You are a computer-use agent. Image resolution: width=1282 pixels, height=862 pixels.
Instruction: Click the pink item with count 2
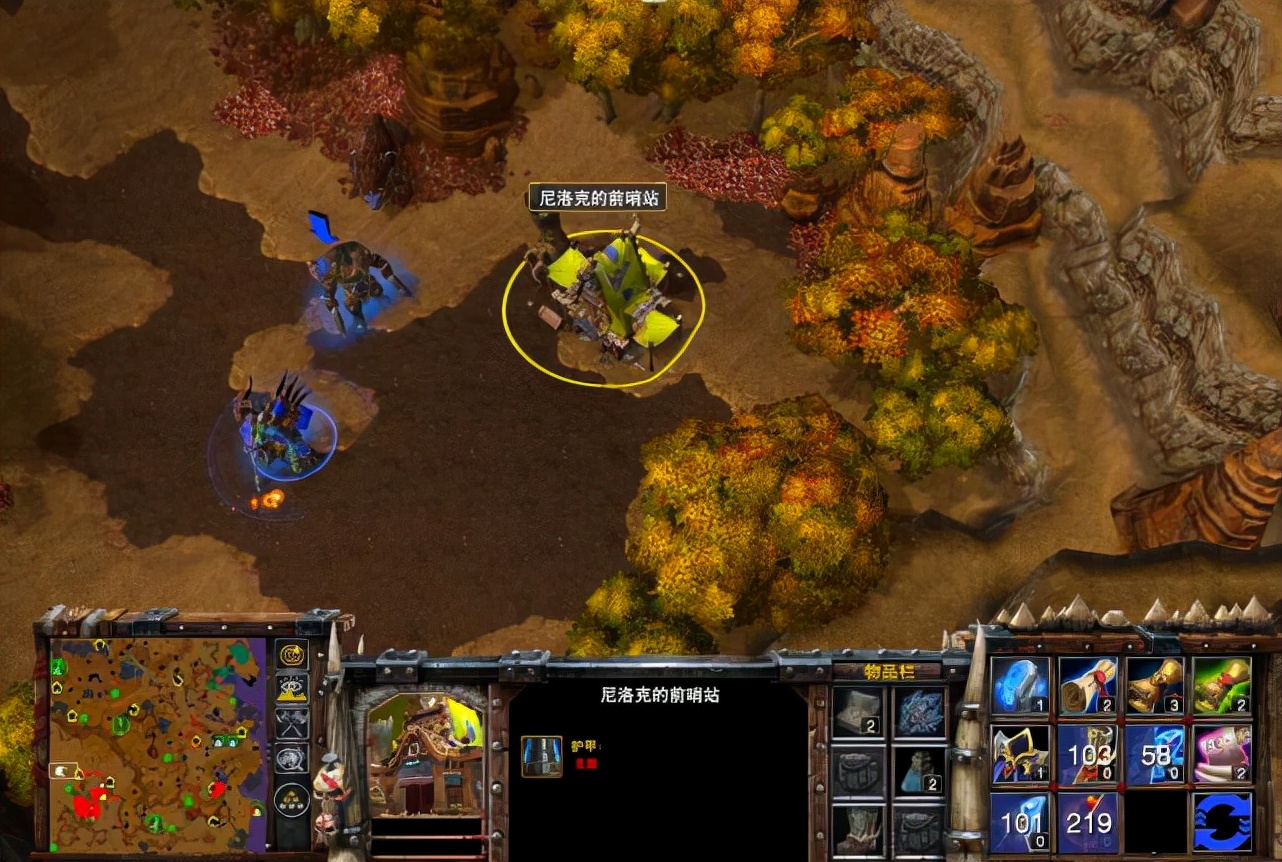(x=1221, y=754)
